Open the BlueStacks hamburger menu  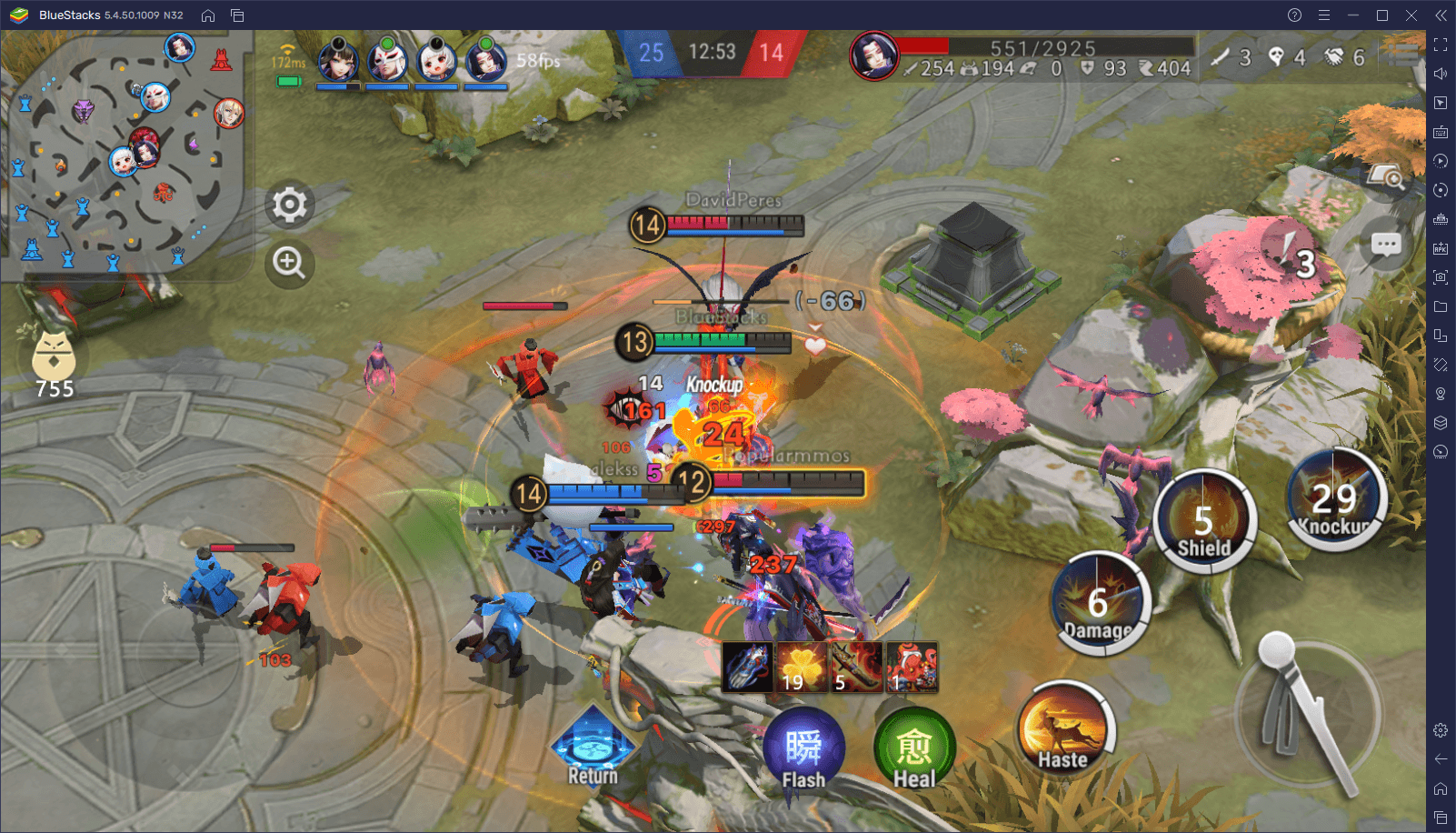(x=1324, y=15)
